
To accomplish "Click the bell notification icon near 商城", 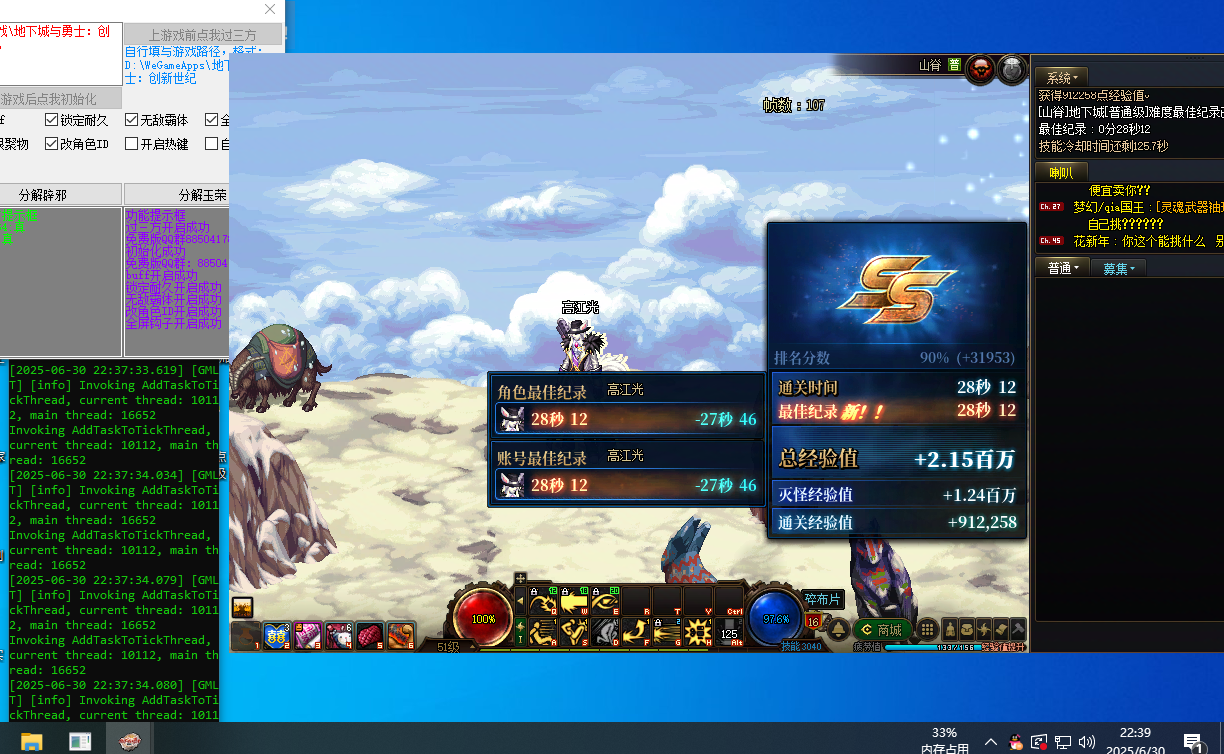I will coord(838,630).
